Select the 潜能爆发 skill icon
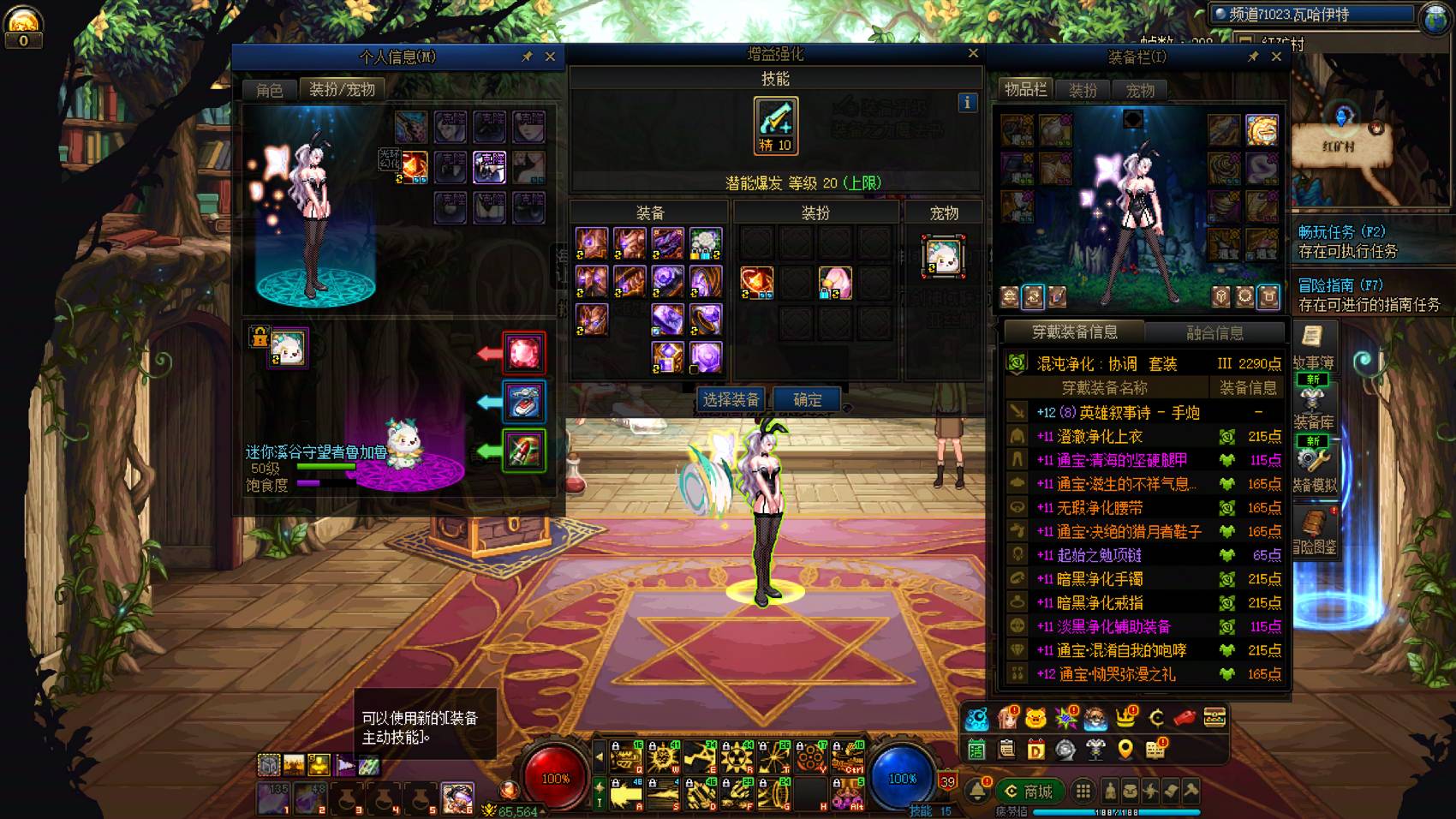This screenshot has width=1456, height=819. point(775,125)
